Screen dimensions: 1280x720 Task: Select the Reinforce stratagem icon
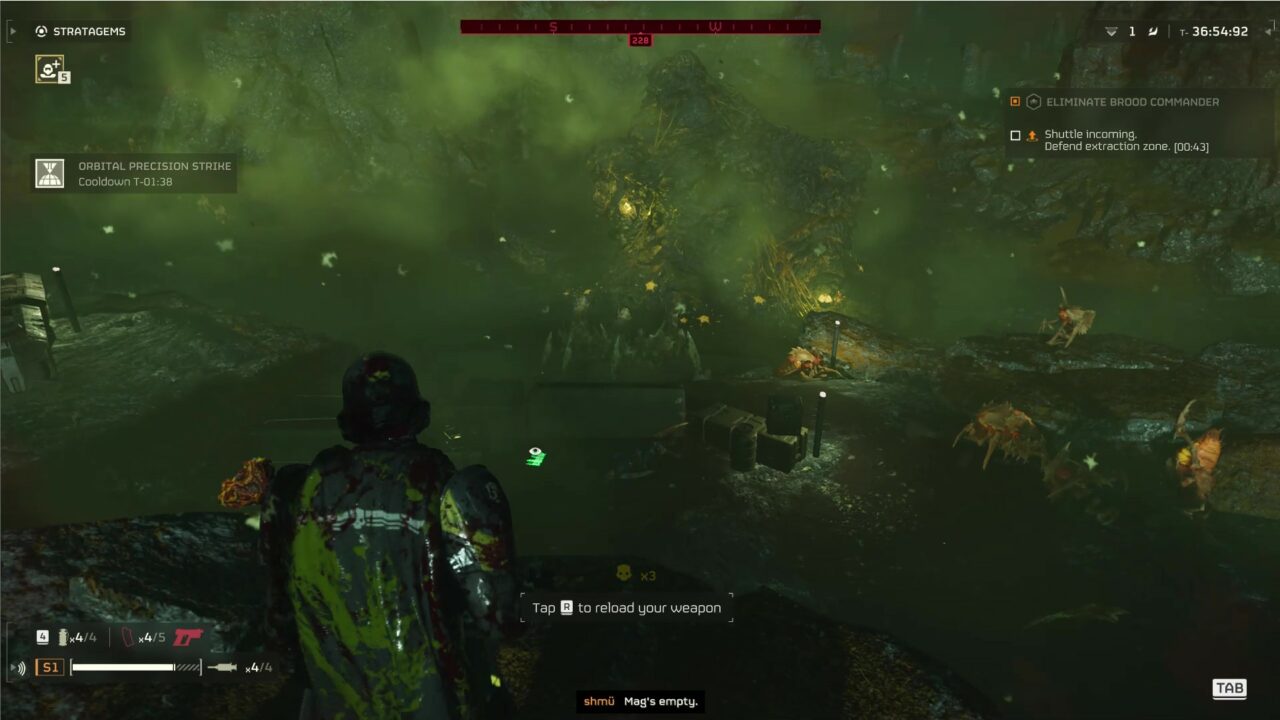pyautogui.click(x=49, y=68)
